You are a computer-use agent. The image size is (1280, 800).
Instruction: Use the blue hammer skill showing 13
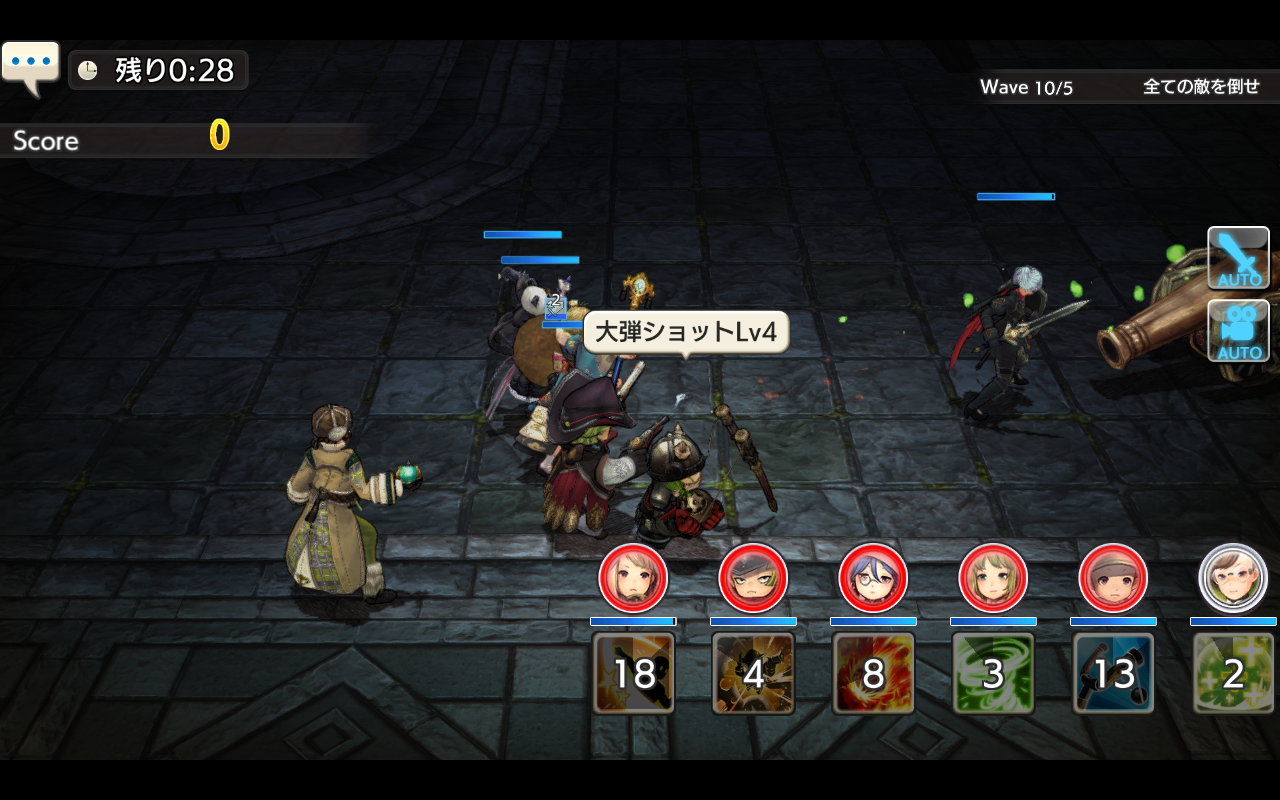coord(1113,673)
